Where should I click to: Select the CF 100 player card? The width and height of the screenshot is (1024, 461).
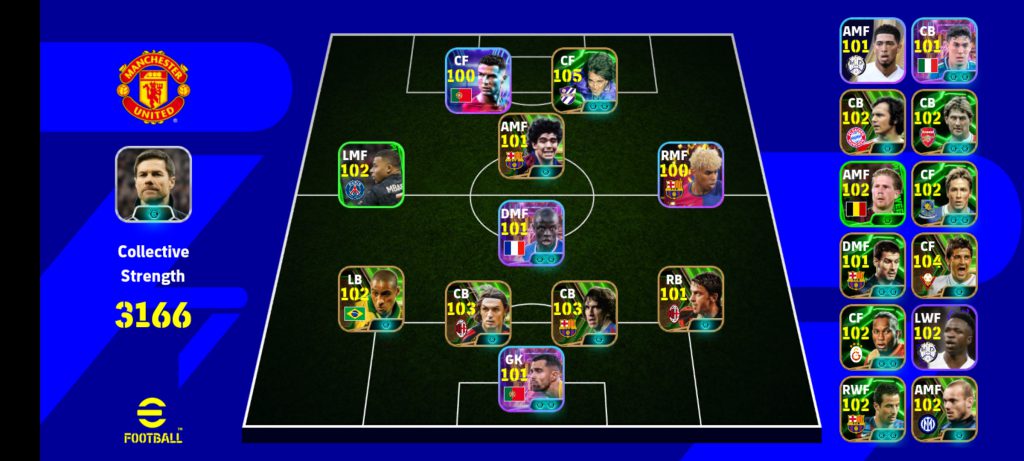click(478, 80)
